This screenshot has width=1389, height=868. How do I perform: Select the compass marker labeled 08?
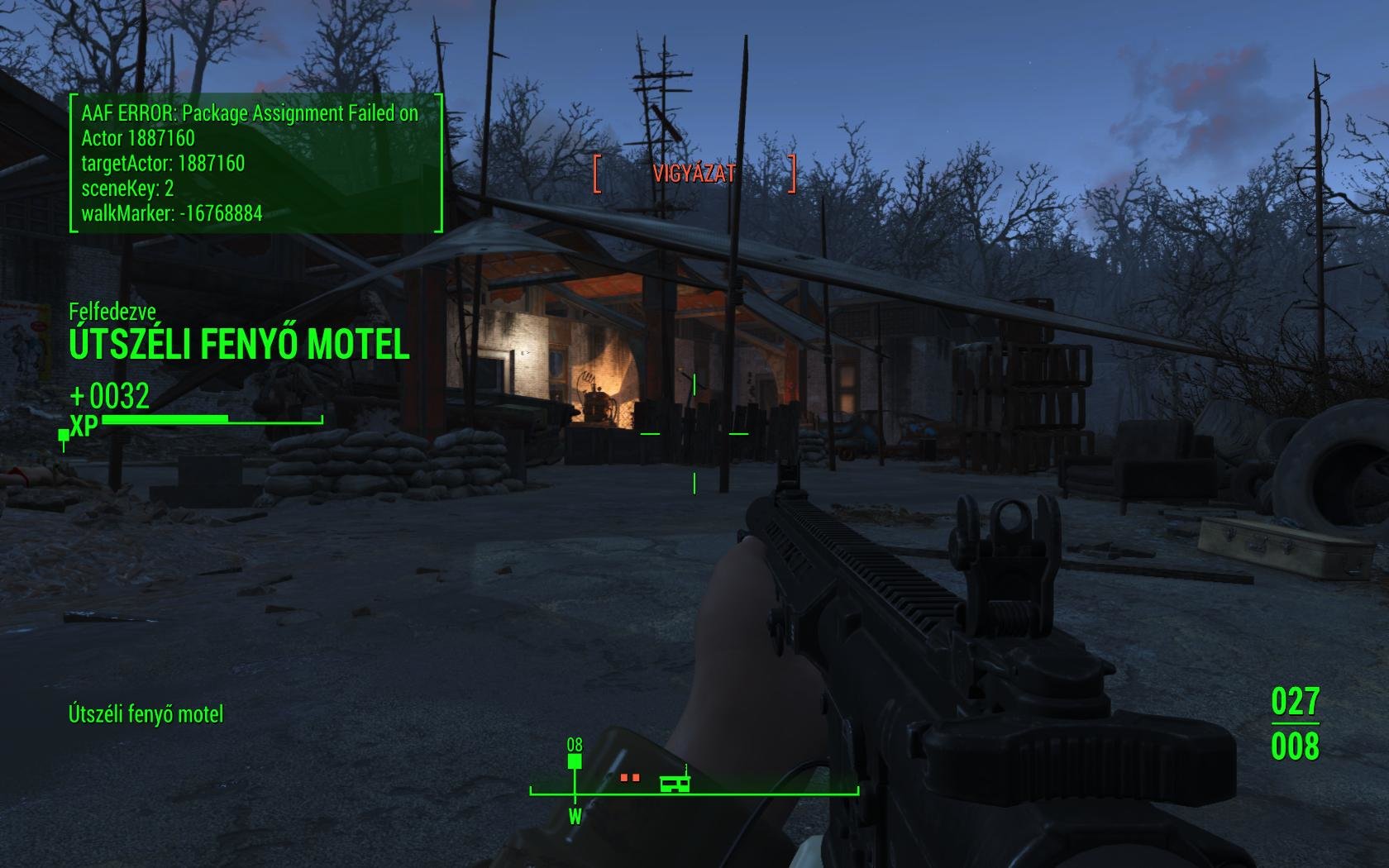pos(575,761)
